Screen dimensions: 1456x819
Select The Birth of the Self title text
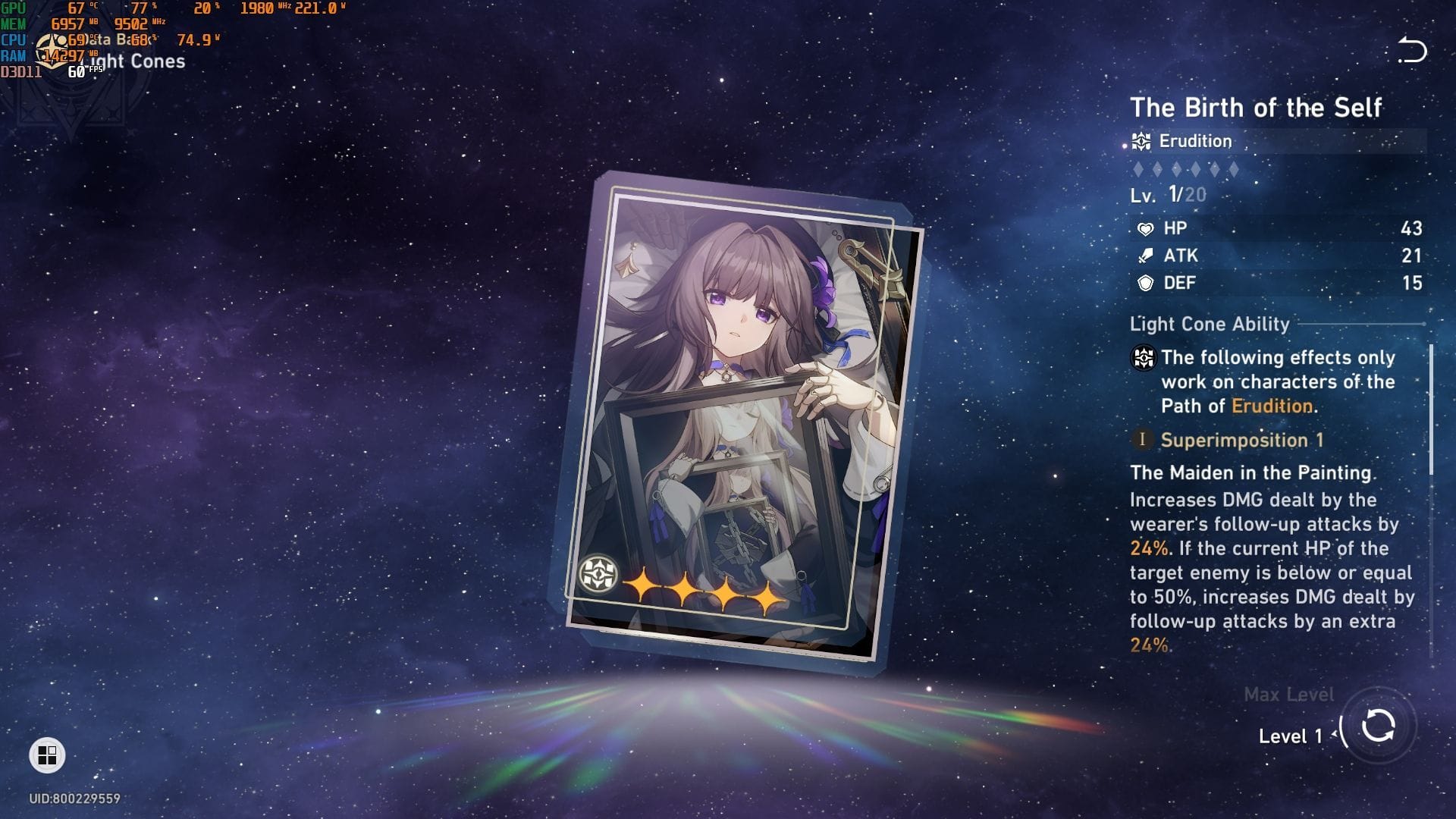click(1256, 107)
